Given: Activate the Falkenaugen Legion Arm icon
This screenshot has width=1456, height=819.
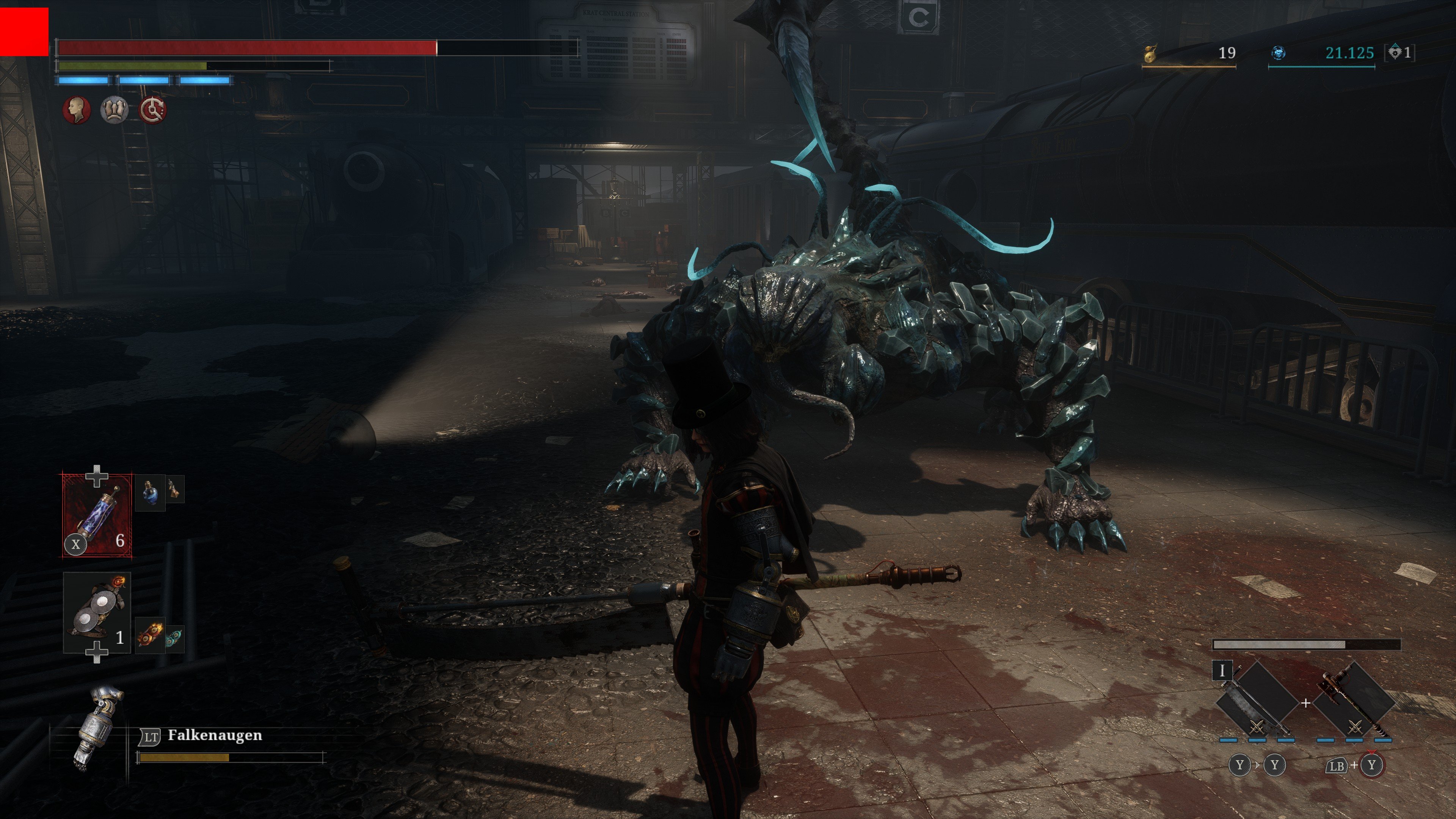Looking at the screenshot, I should (97, 727).
